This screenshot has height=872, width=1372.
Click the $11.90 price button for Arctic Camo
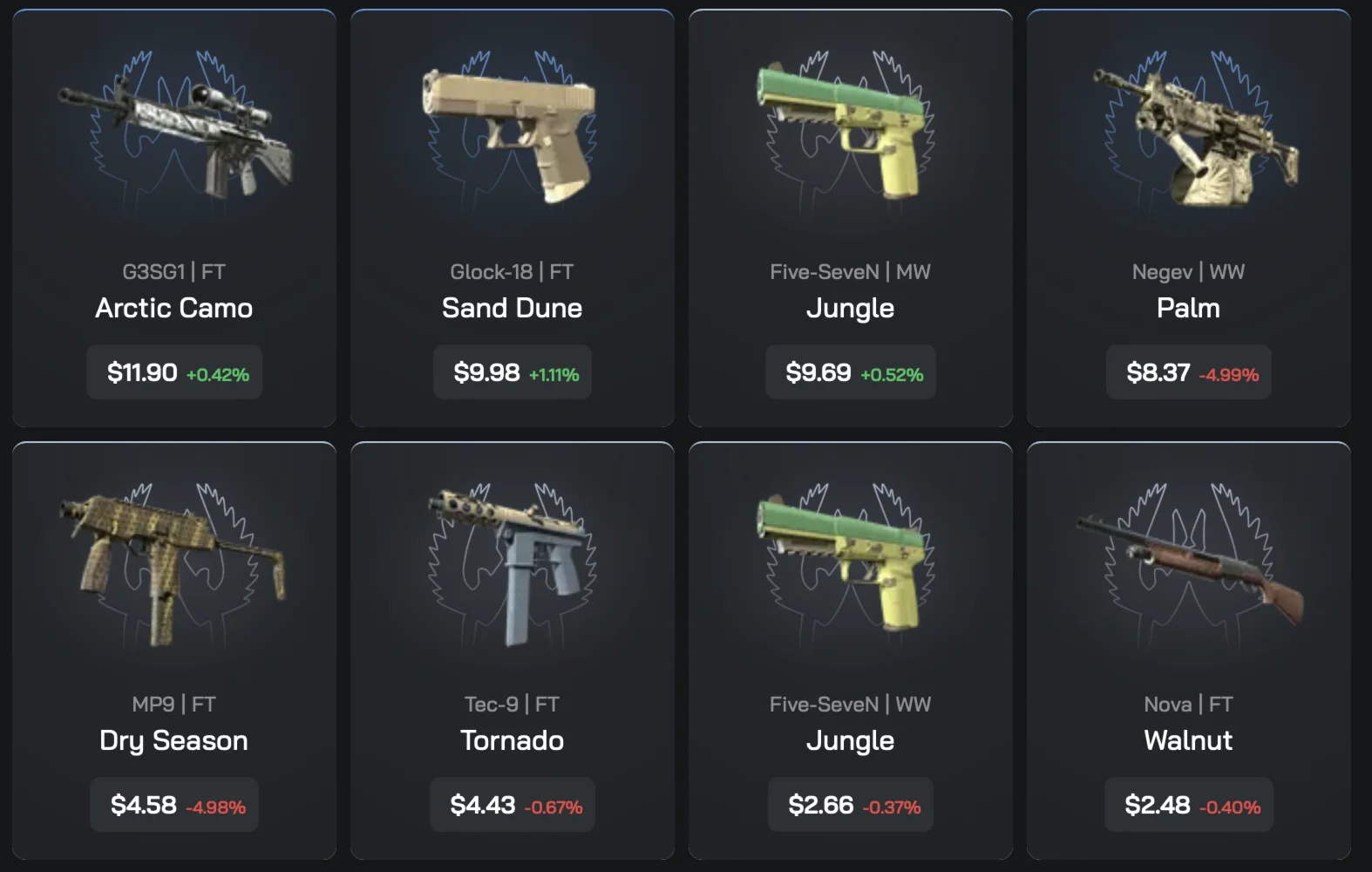(x=173, y=372)
